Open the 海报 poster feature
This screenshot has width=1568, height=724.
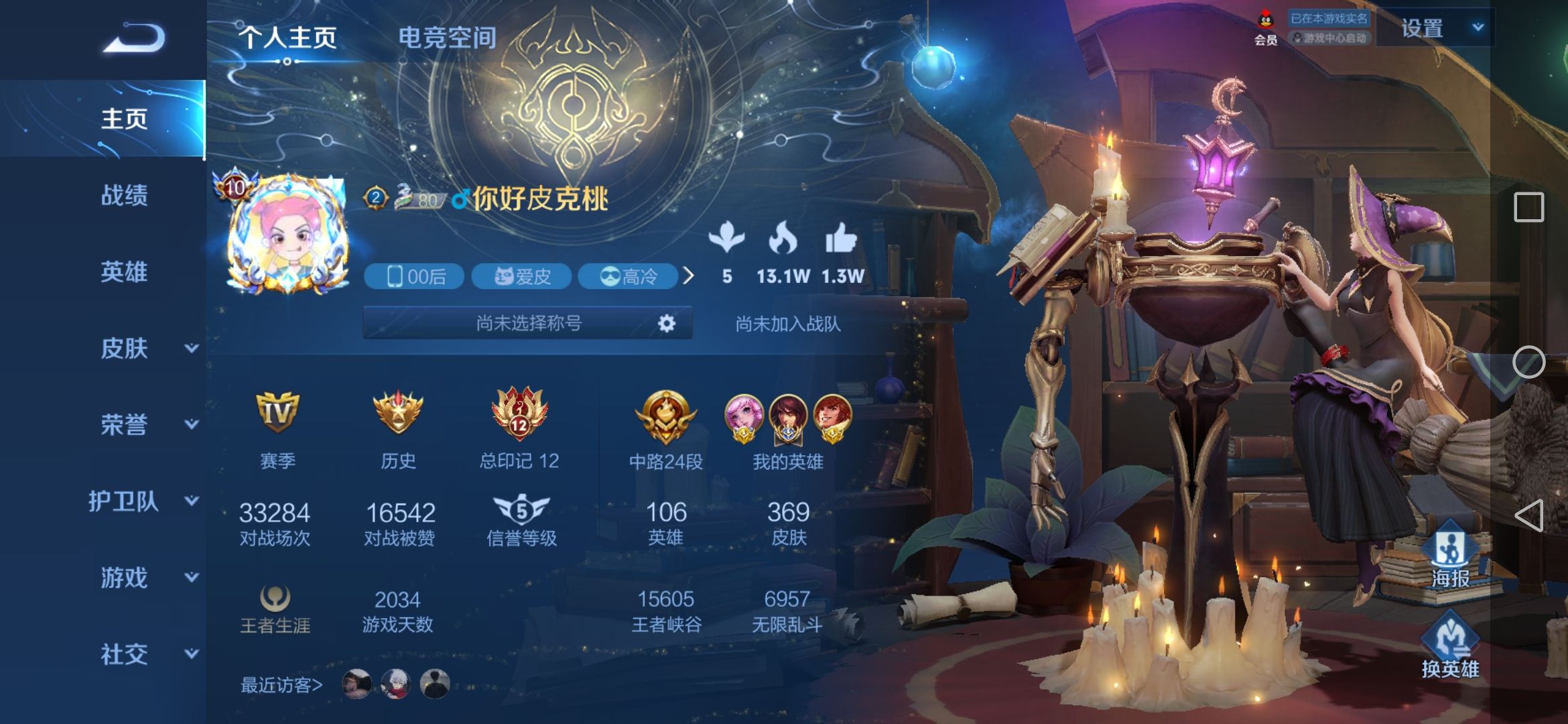tap(1450, 556)
